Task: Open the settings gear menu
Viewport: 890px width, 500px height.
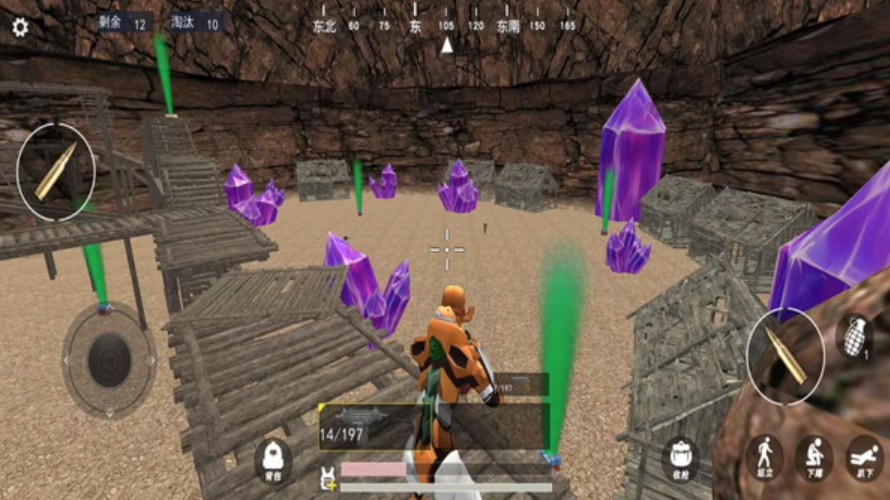Action: pyautogui.click(x=20, y=28)
